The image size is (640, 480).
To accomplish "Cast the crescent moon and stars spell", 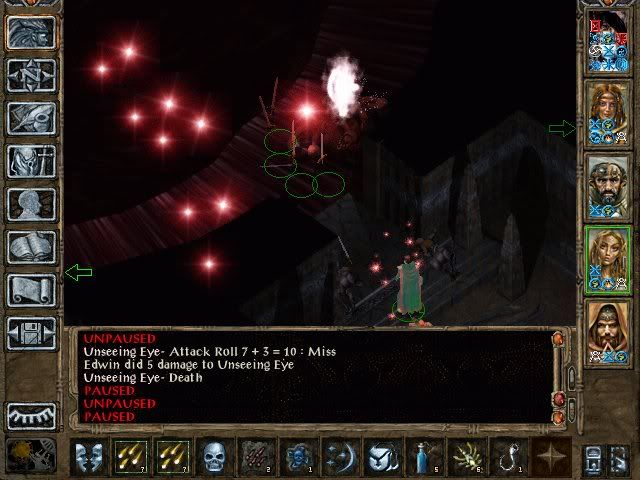I will pyautogui.click(x=341, y=457).
